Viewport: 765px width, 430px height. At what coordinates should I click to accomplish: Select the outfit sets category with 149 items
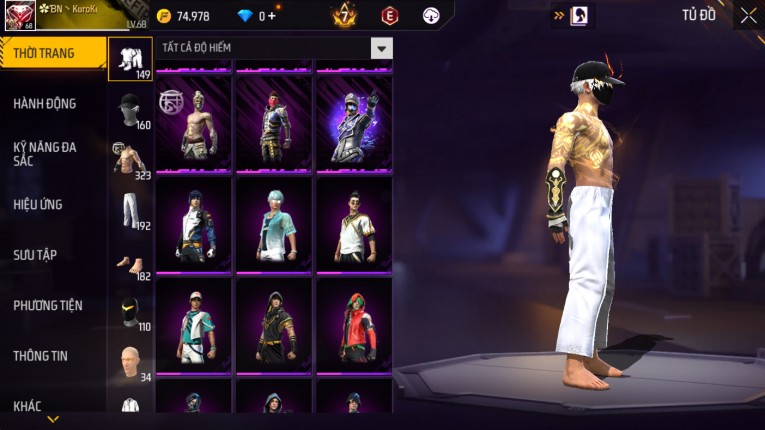(x=130, y=59)
